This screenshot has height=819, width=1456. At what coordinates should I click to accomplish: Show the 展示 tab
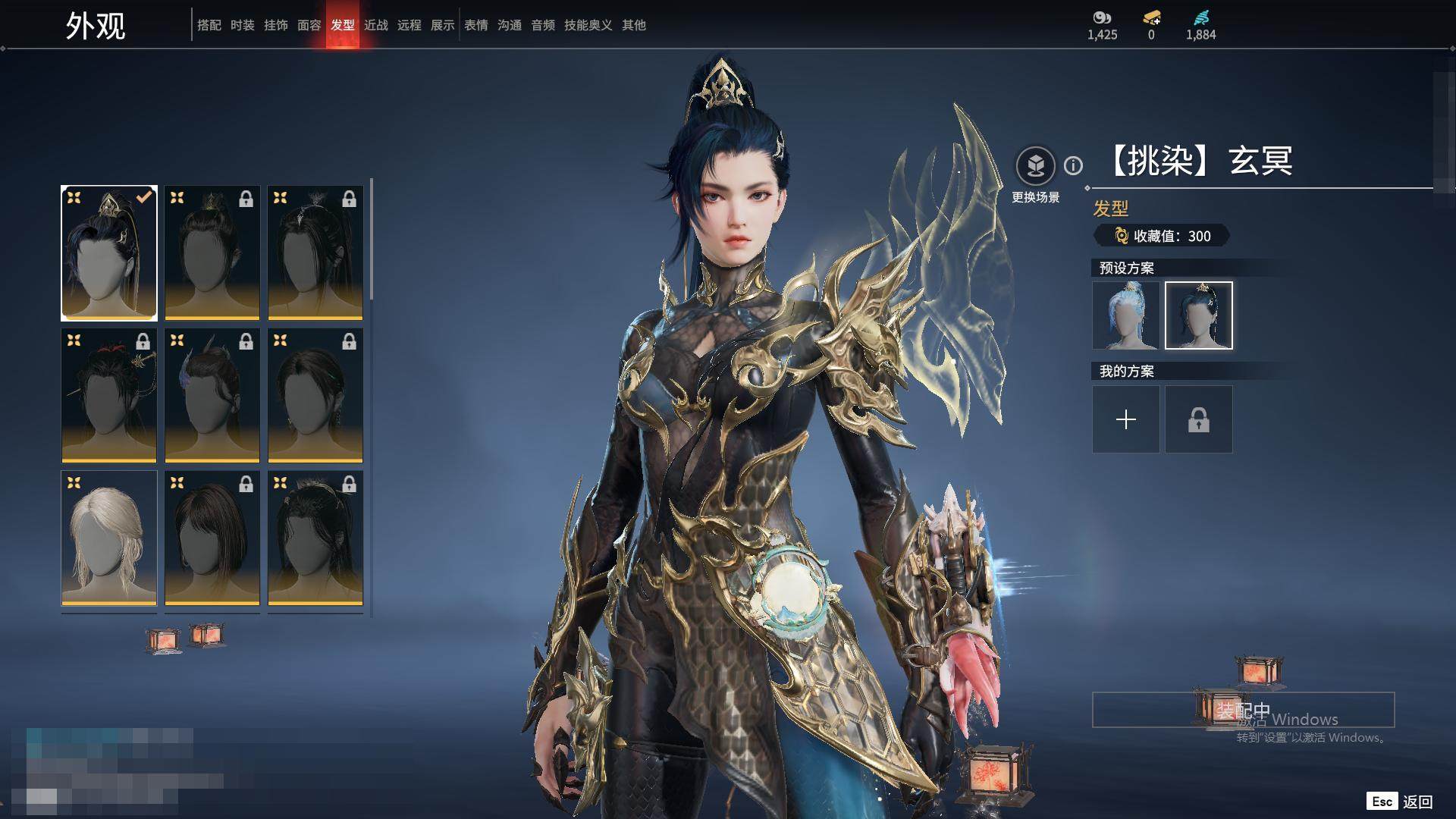coord(443,25)
